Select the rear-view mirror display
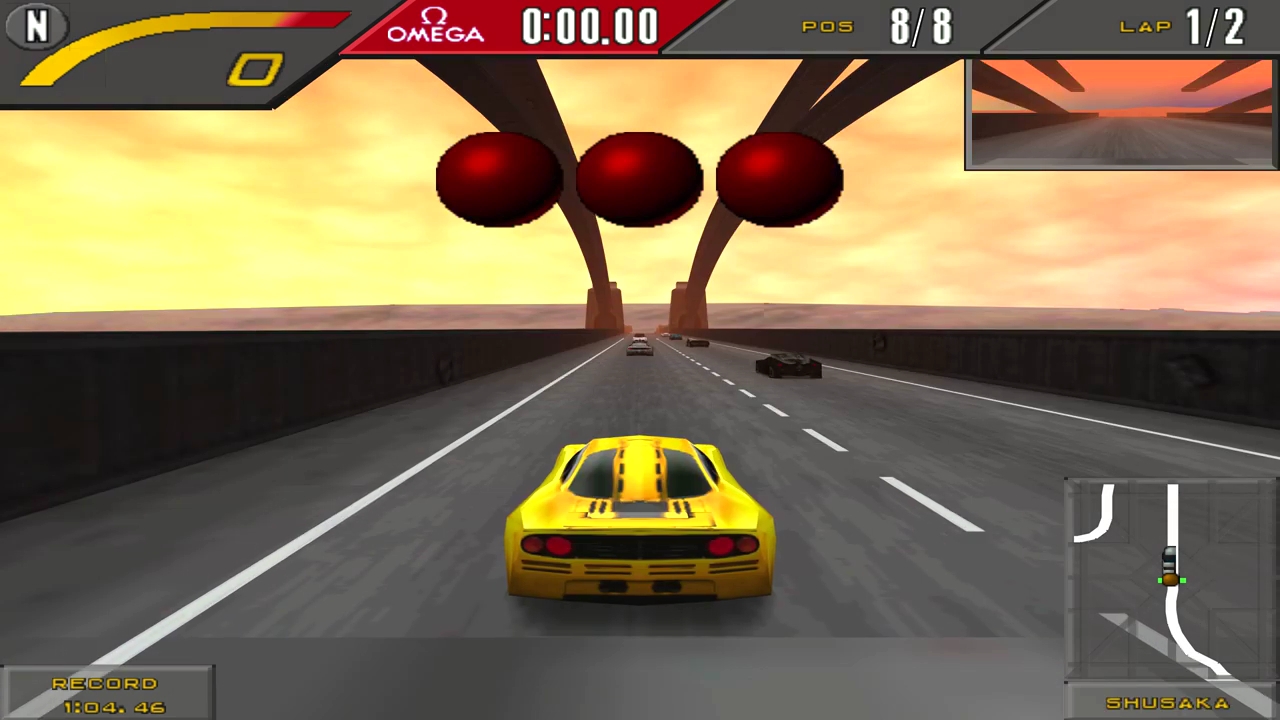1280x720 pixels. click(x=1121, y=113)
